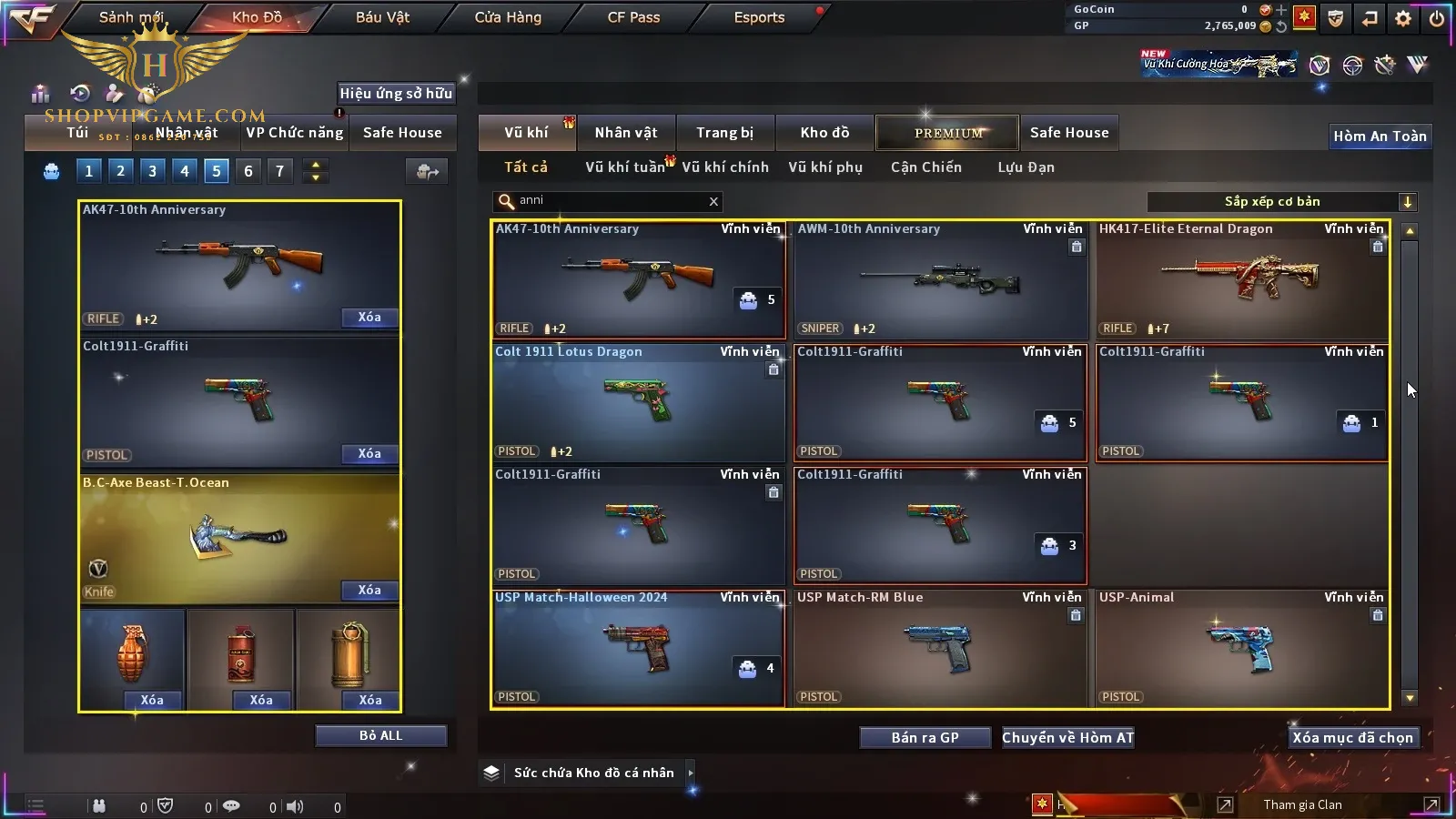Pick the USP Match-Halloween 2024 pistol
The height and width of the screenshot is (819, 1456).
(x=637, y=648)
